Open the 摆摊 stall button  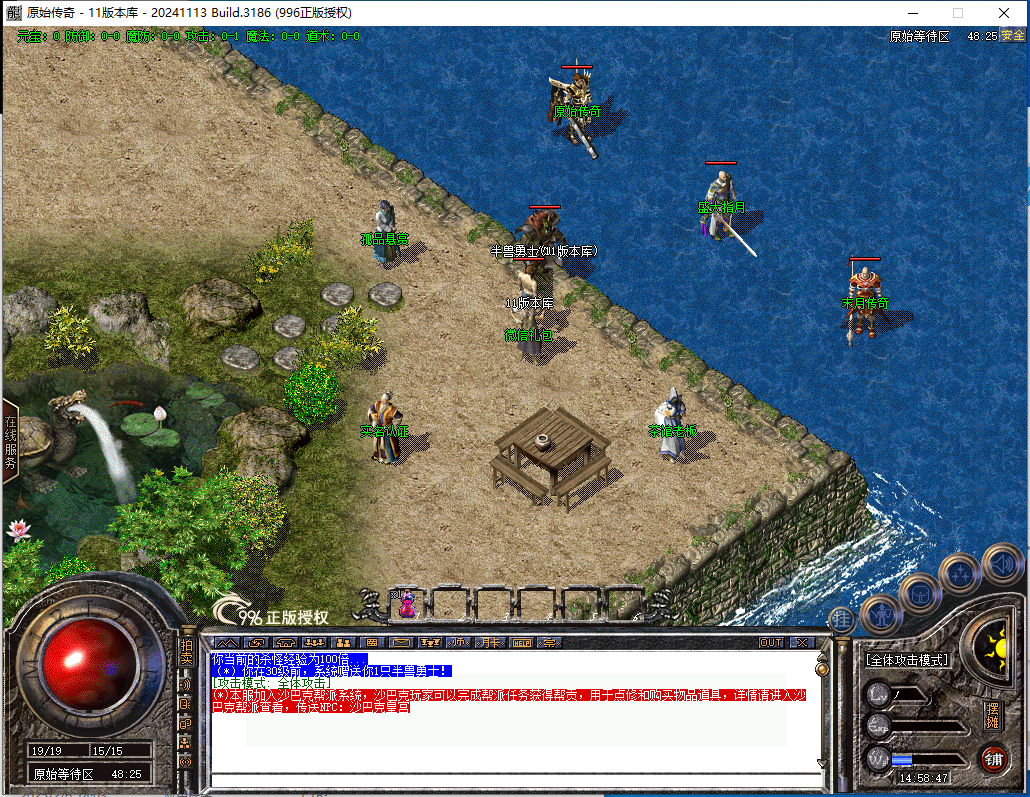coord(992,716)
